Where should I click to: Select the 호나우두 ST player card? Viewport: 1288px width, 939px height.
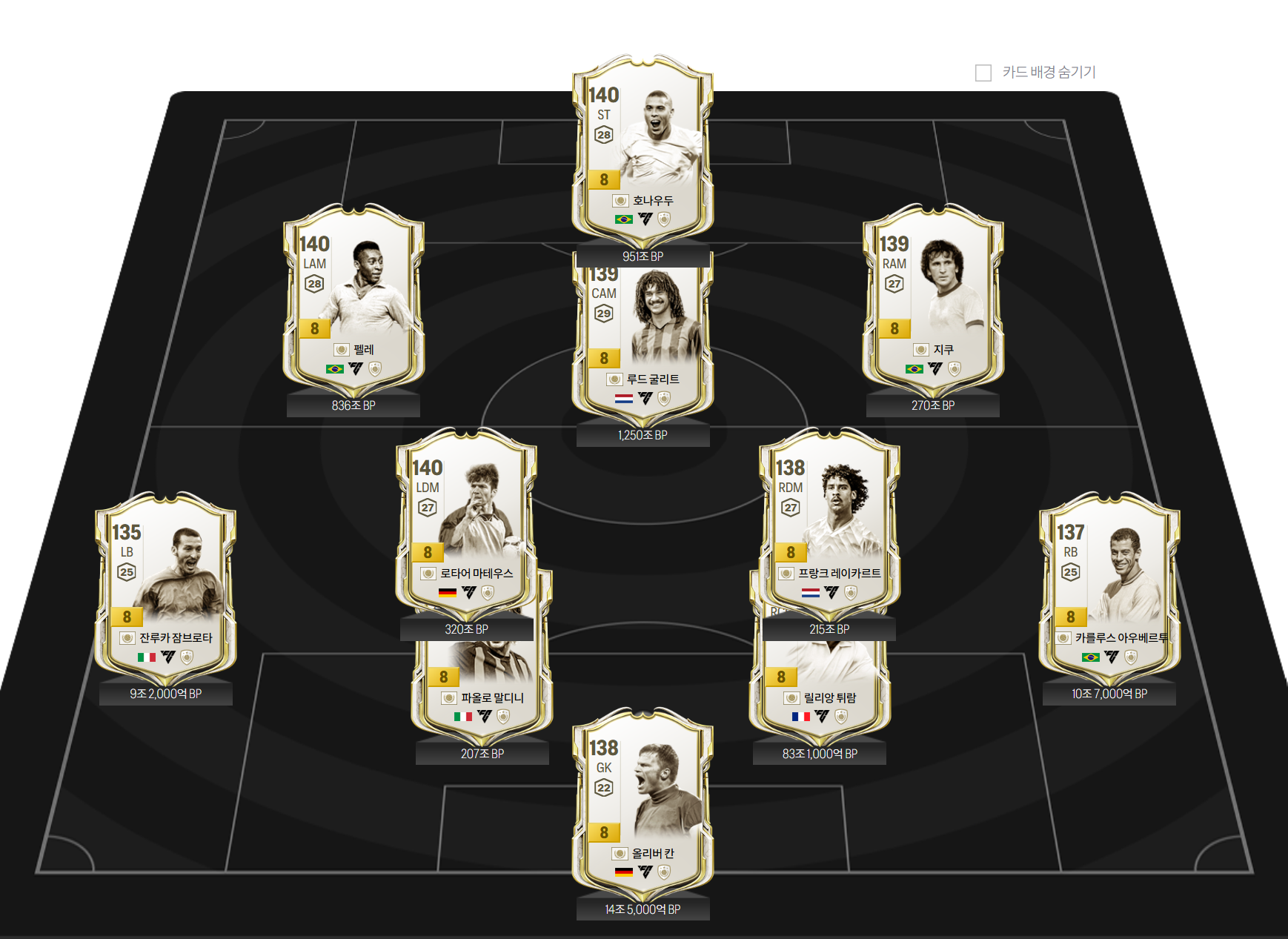pos(643,148)
